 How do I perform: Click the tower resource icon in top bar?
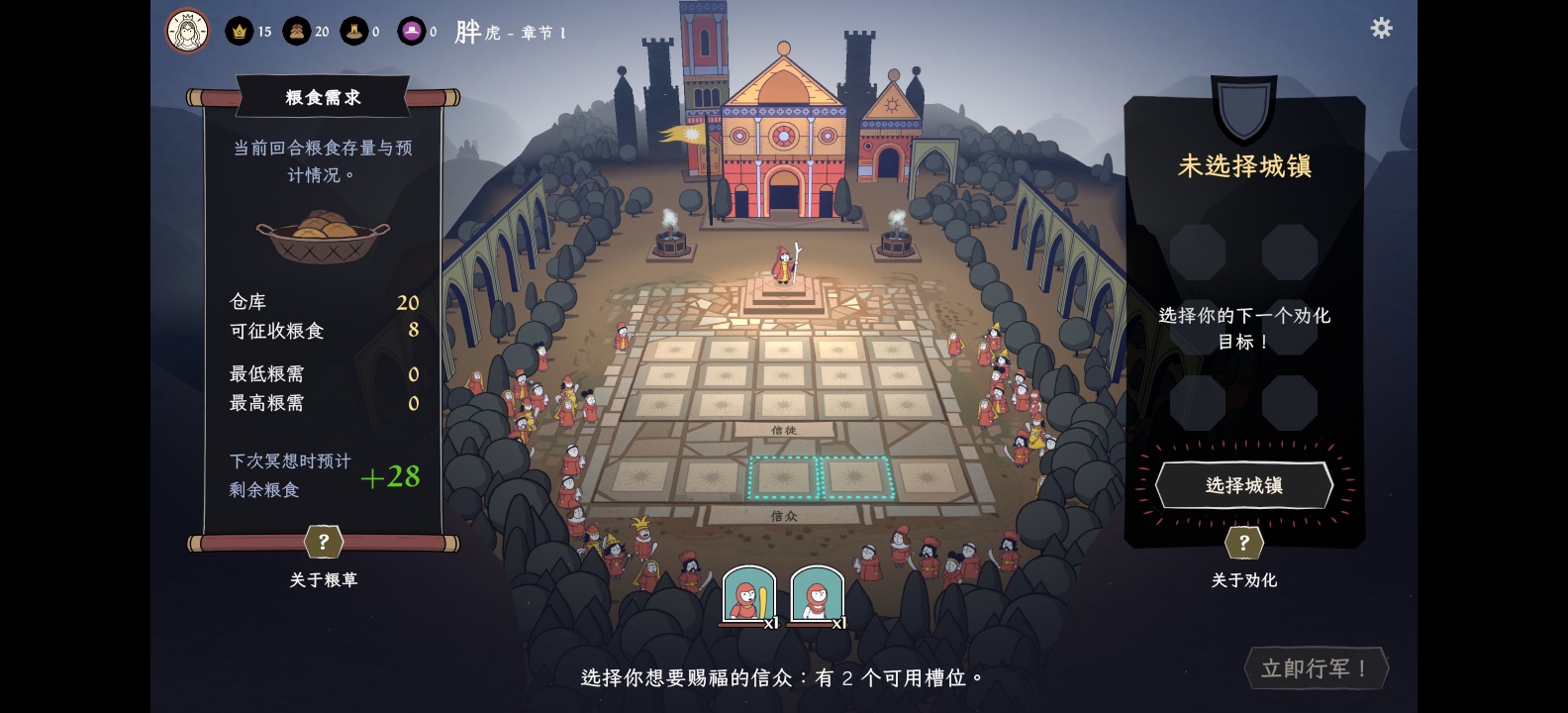[x=356, y=31]
